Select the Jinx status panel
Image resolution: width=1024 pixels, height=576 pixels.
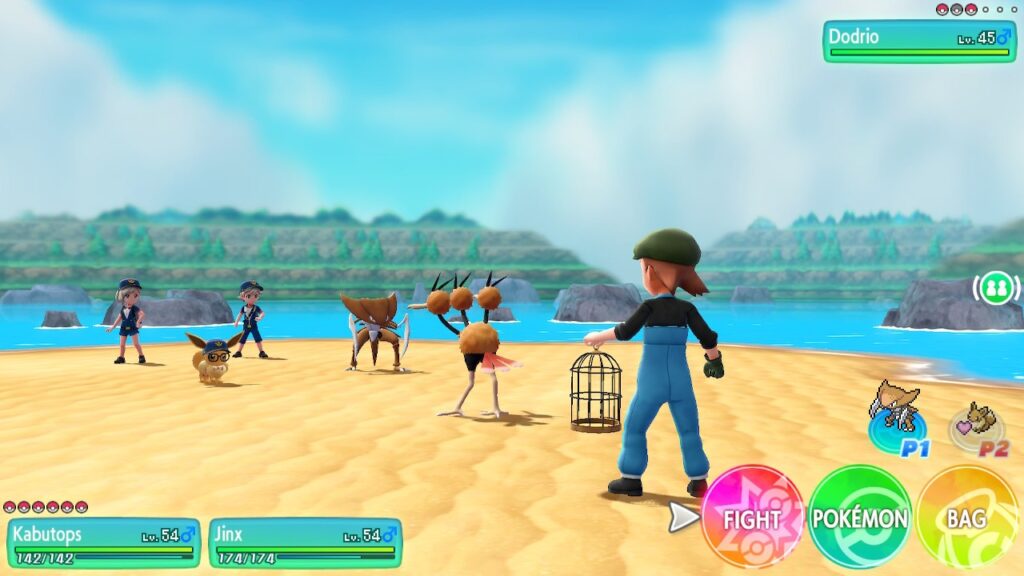click(x=305, y=543)
